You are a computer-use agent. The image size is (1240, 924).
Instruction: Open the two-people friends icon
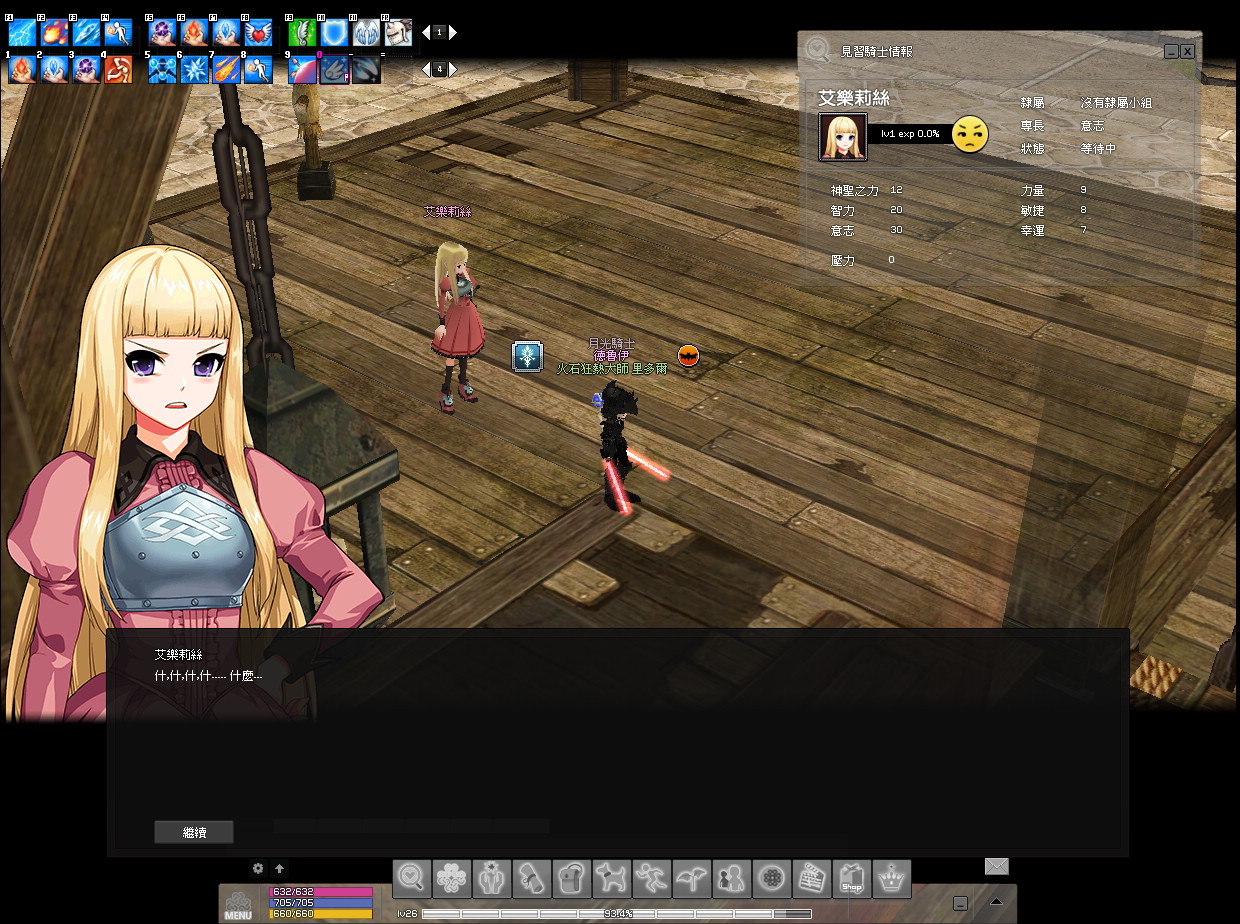pyautogui.click(x=732, y=879)
